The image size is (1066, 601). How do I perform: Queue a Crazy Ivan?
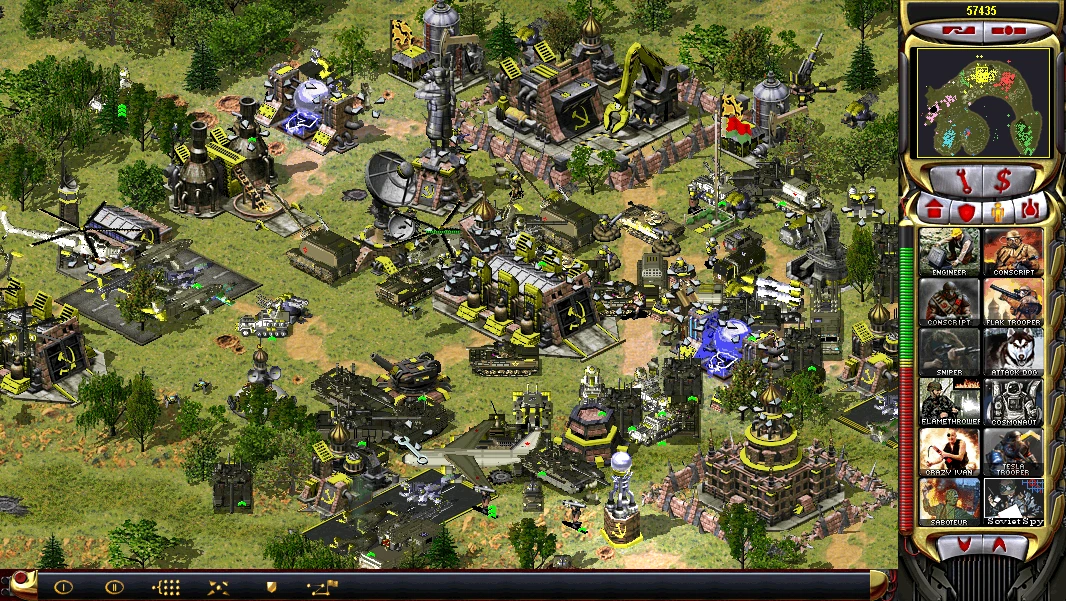pos(950,452)
